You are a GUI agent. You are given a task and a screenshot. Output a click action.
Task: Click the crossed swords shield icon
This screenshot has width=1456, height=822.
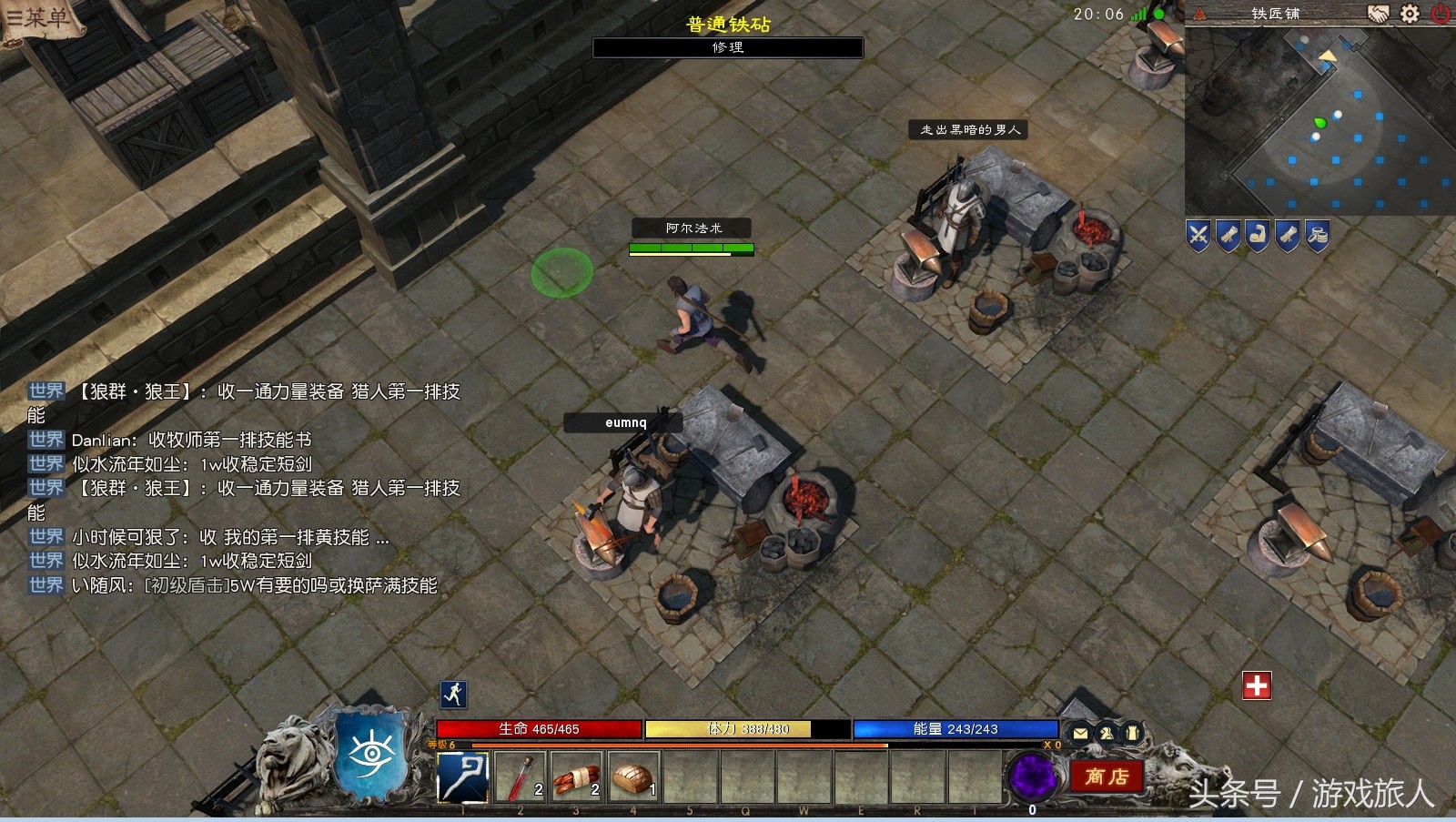(1198, 236)
